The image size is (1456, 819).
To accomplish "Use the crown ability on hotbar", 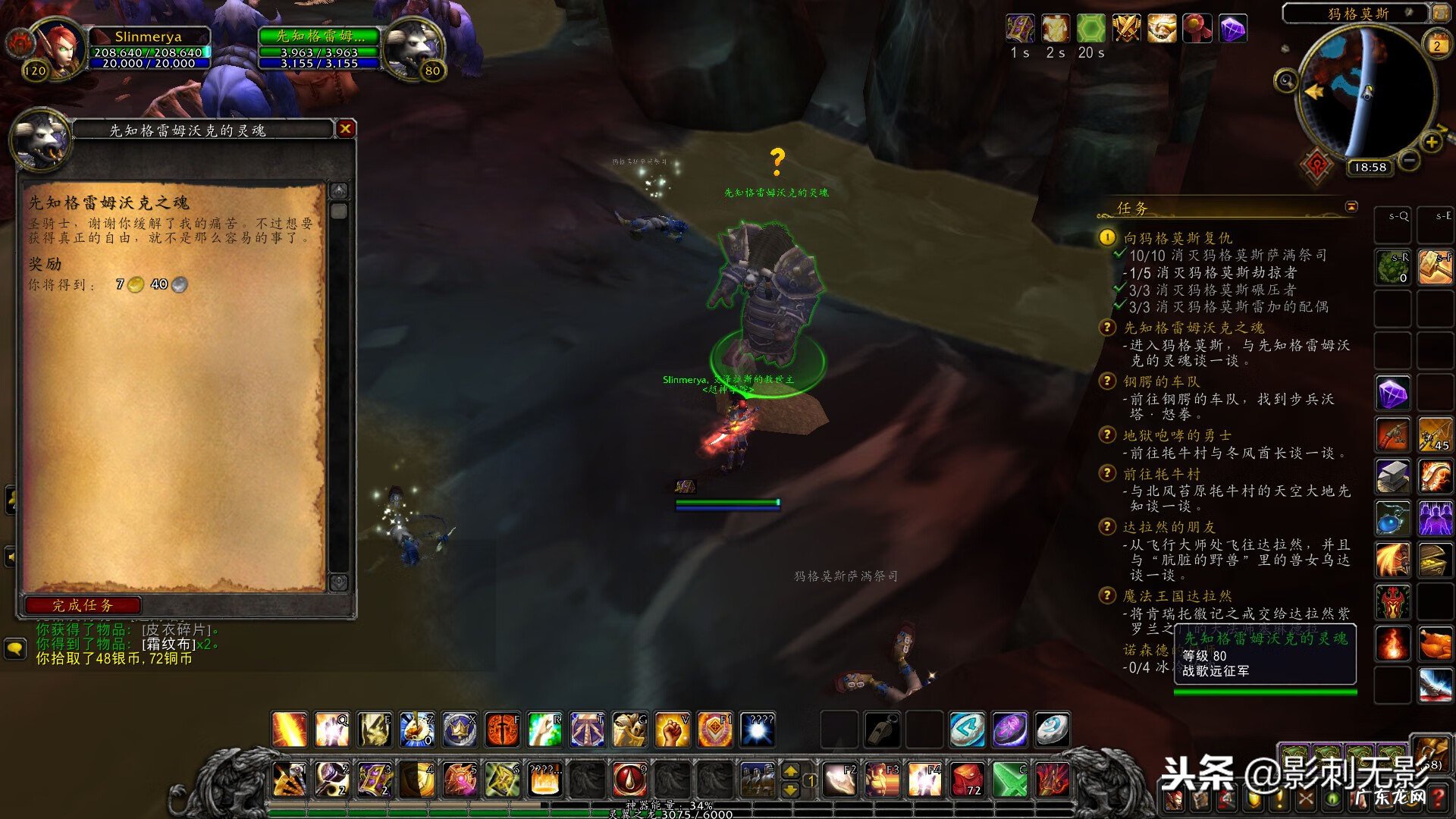I will (x=460, y=730).
